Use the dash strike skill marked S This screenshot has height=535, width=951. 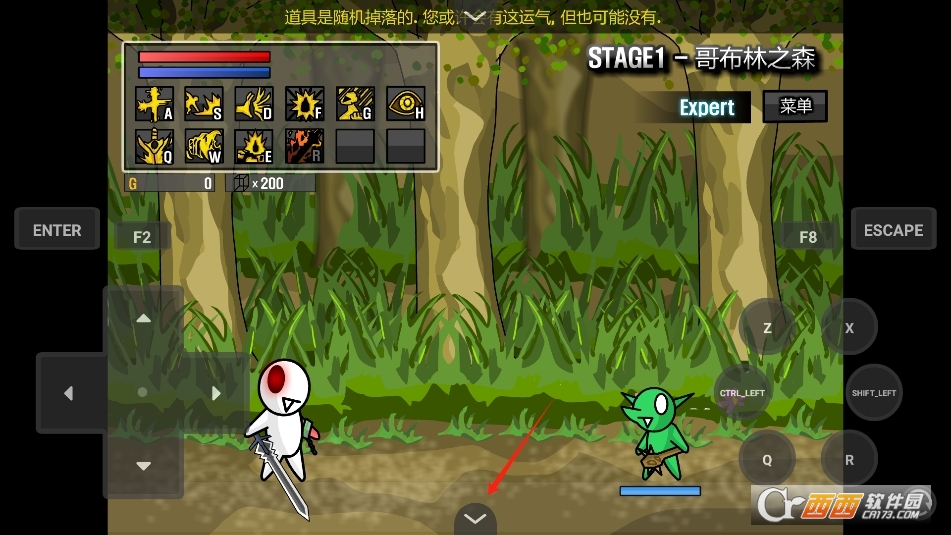204,104
